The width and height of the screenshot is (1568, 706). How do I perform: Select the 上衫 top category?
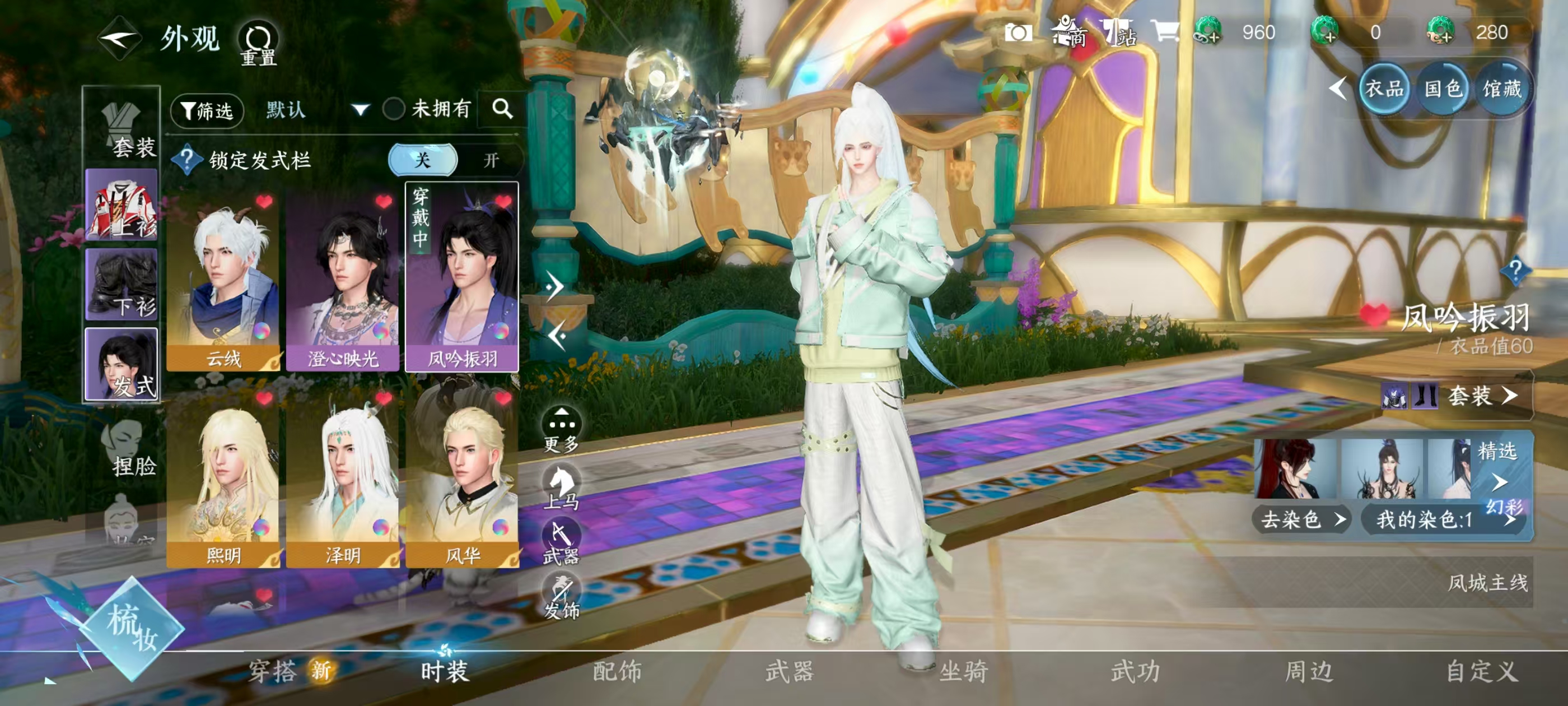point(122,205)
